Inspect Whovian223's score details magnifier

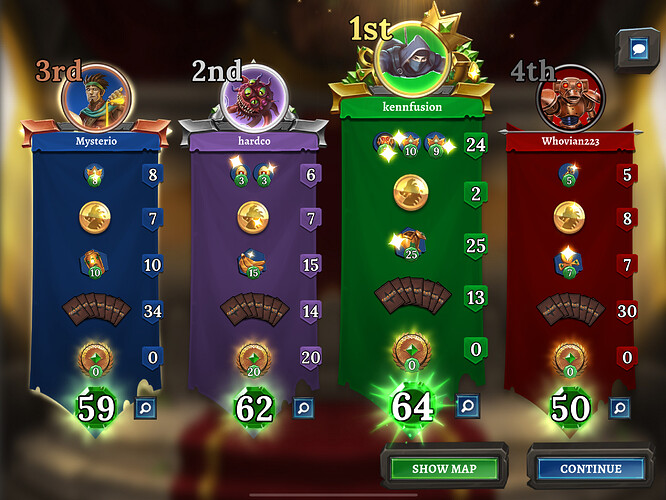[619, 407]
